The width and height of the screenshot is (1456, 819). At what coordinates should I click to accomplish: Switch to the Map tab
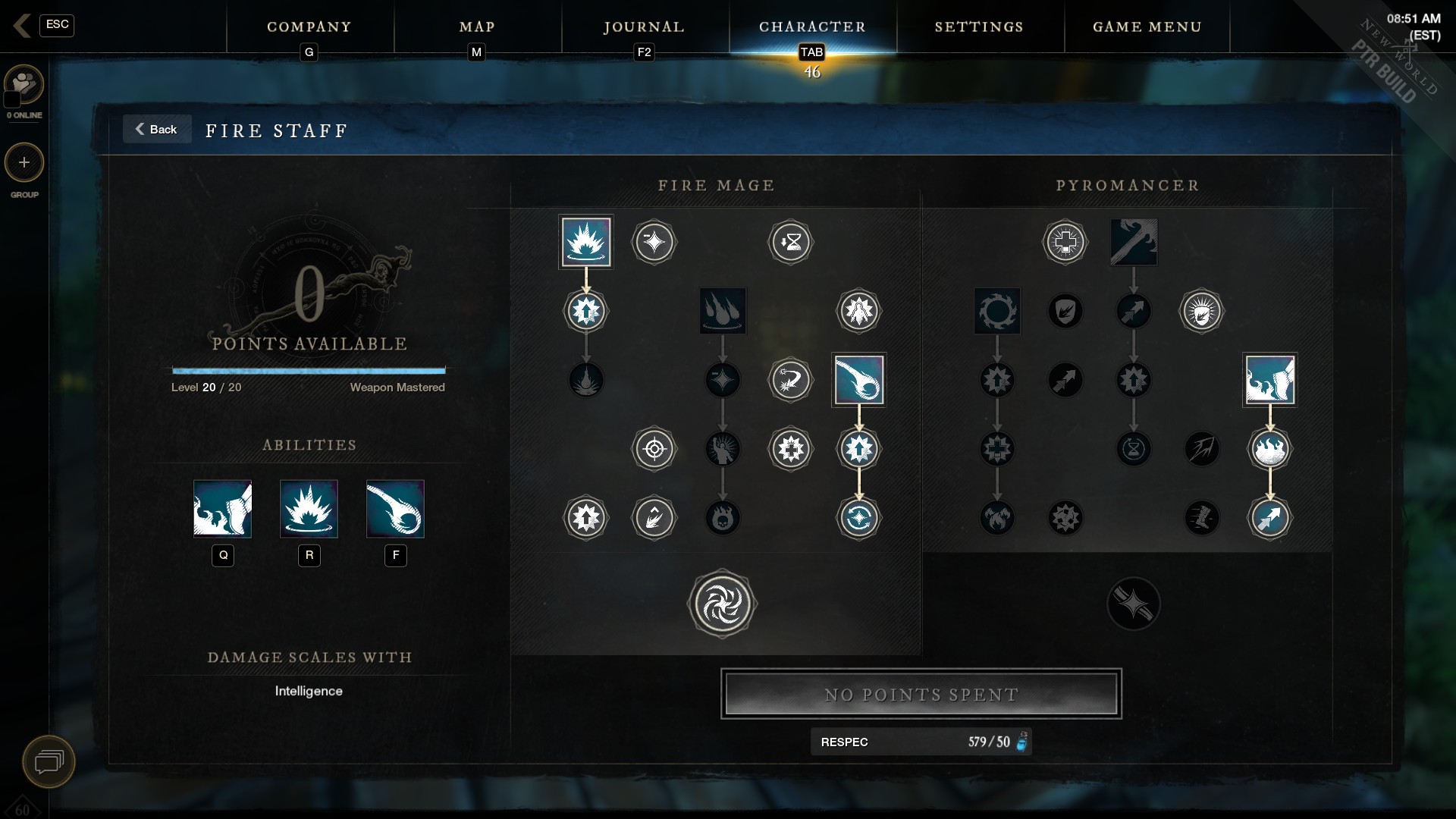[477, 27]
